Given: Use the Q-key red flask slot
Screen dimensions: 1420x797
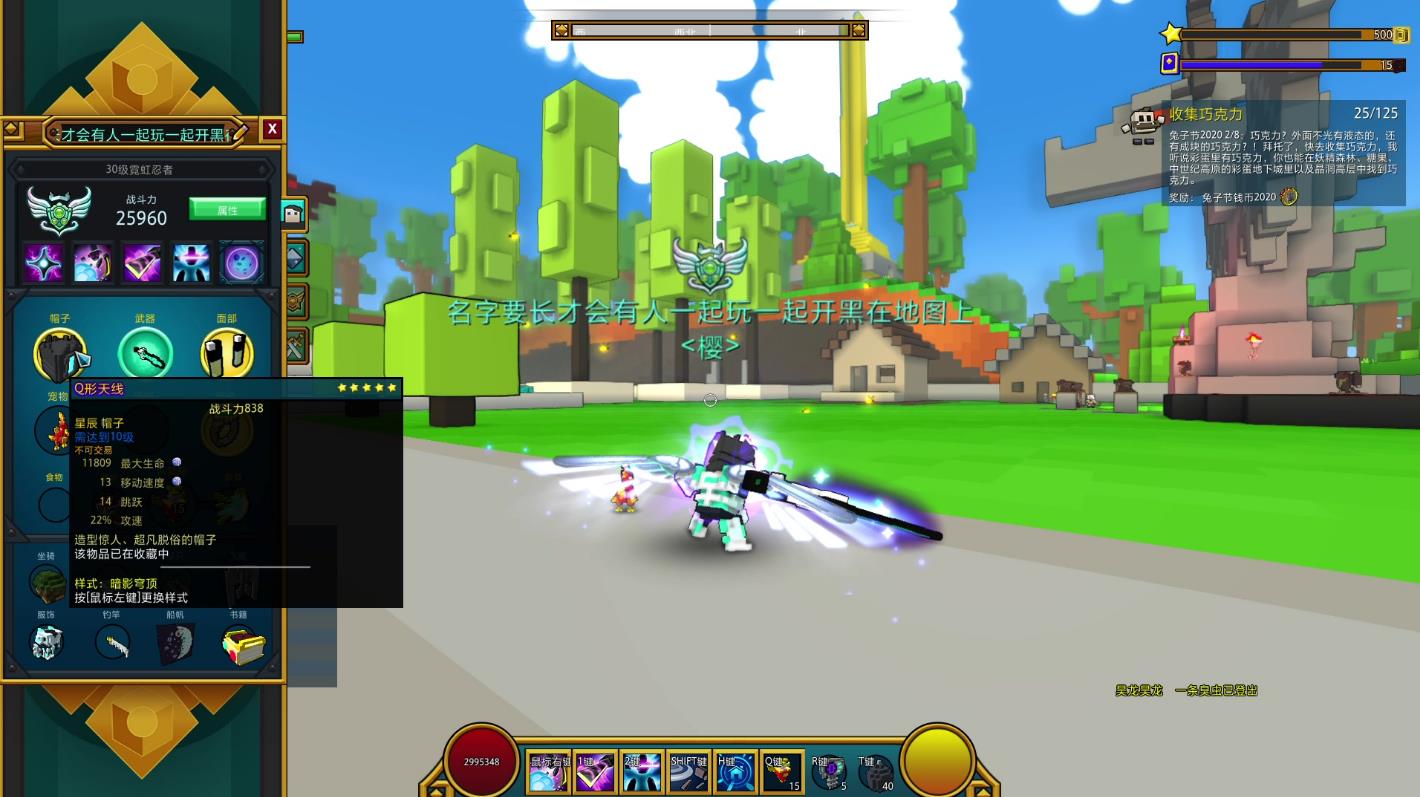Looking at the screenshot, I should 782,773.
